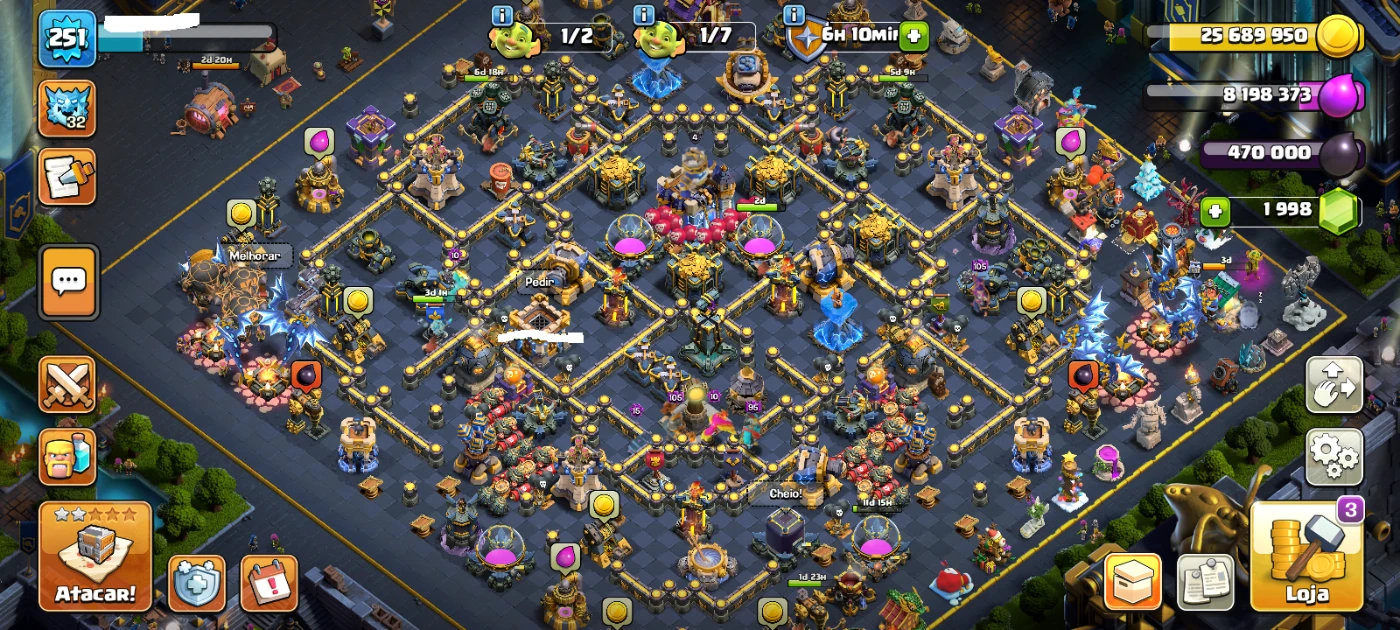Buy gems with the green plus button
This screenshot has width=1400, height=630.
(x=1215, y=211)
